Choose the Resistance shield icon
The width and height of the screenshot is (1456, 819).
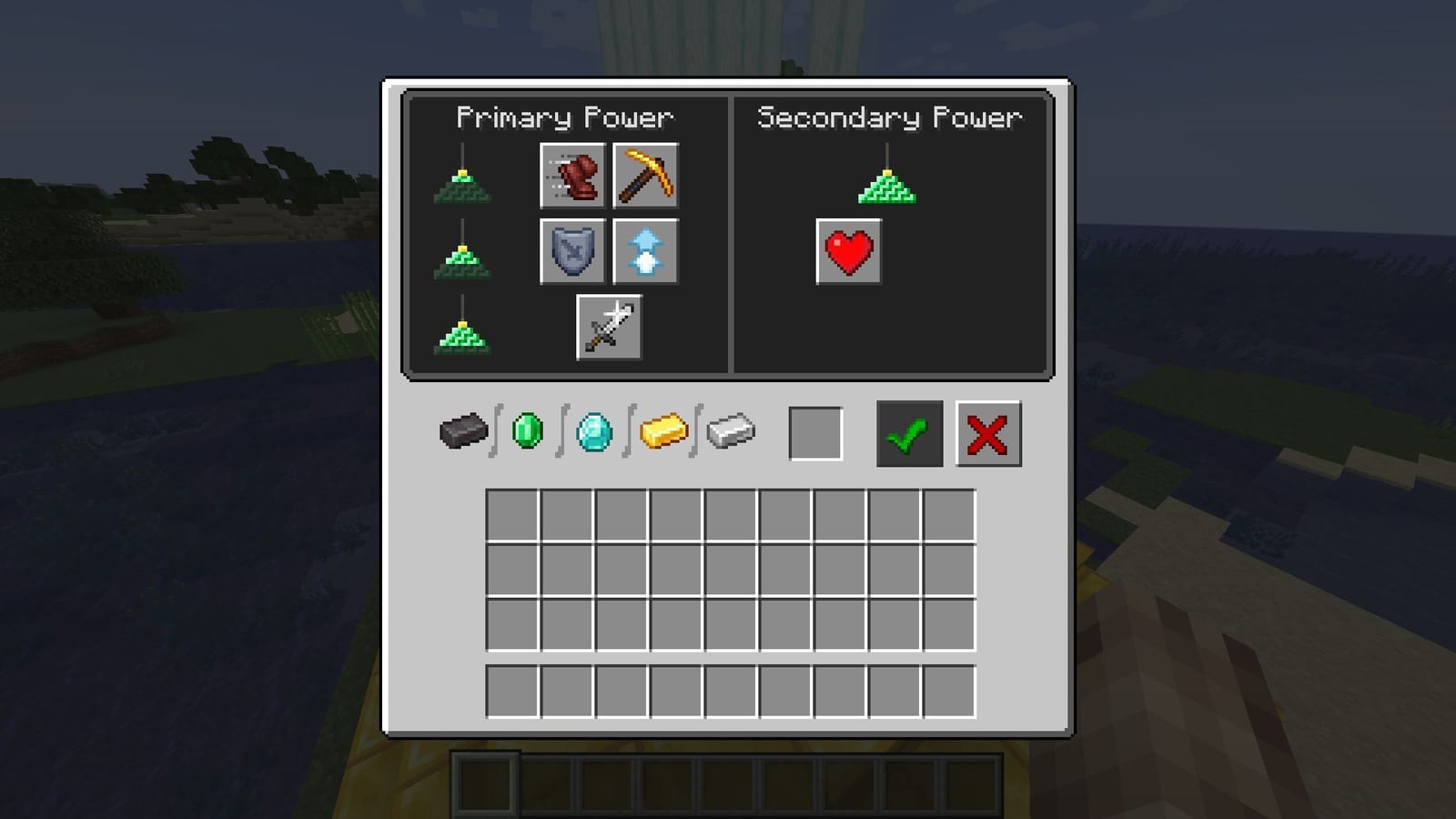(x=571, y=251)
